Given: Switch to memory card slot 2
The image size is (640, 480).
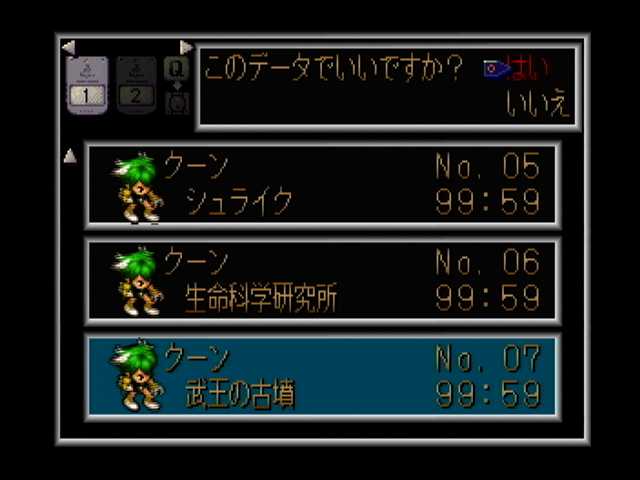Looking at the screenshot, I should (x=136, y=85).
